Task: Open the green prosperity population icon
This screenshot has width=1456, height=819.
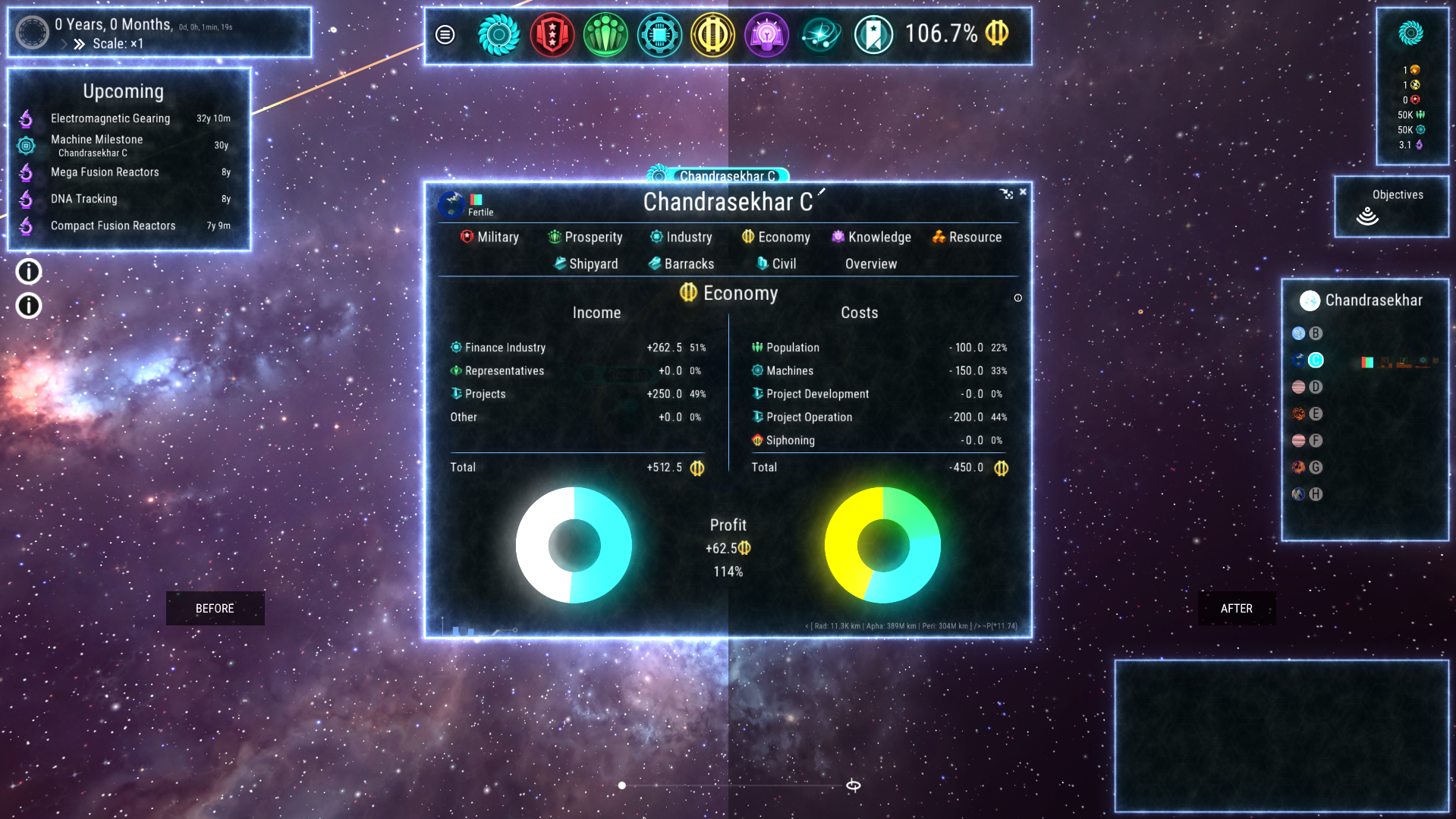Action: click(x=605, y=34)
